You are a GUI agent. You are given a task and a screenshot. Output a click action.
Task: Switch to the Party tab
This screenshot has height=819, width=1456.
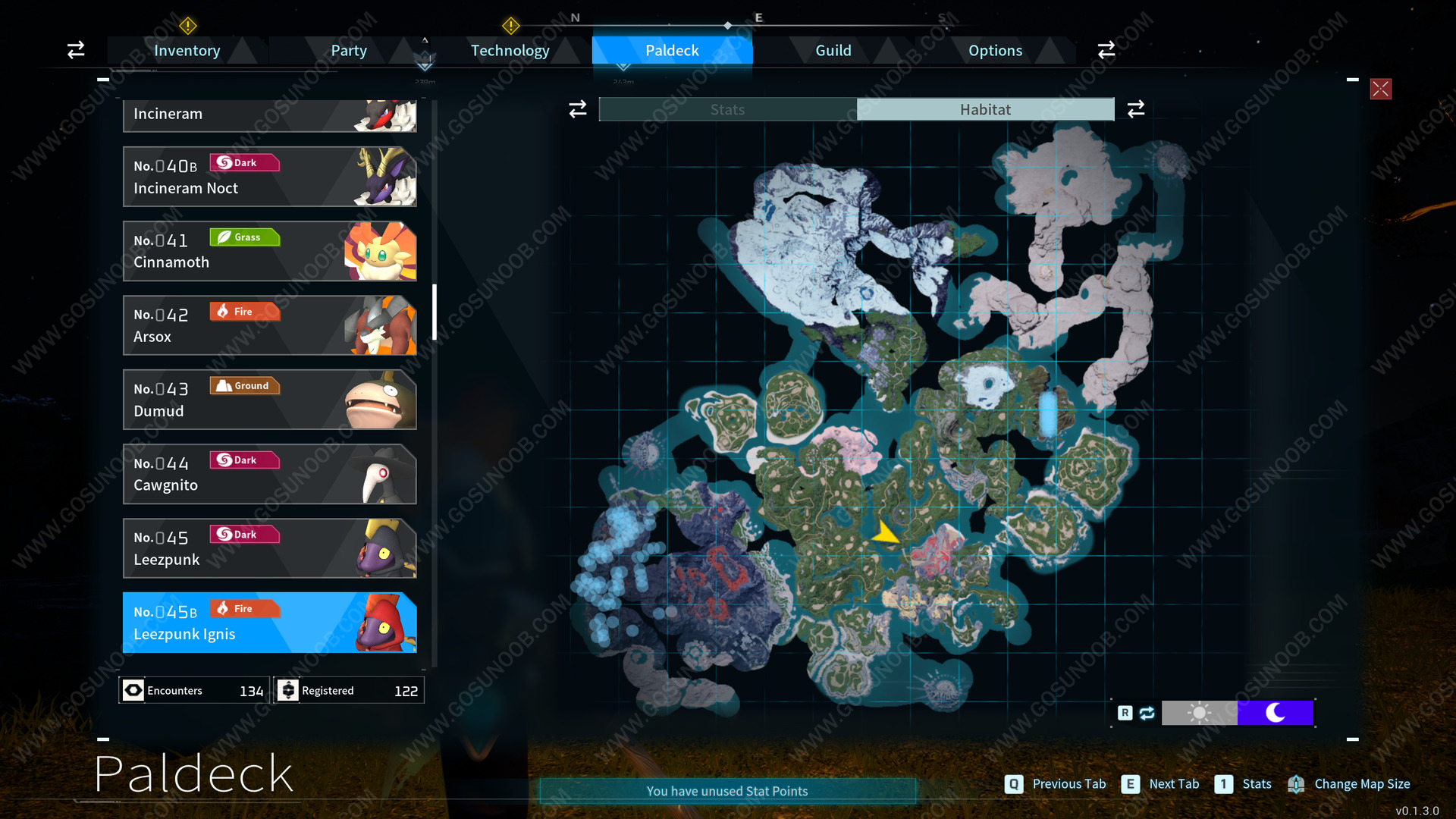348,51
